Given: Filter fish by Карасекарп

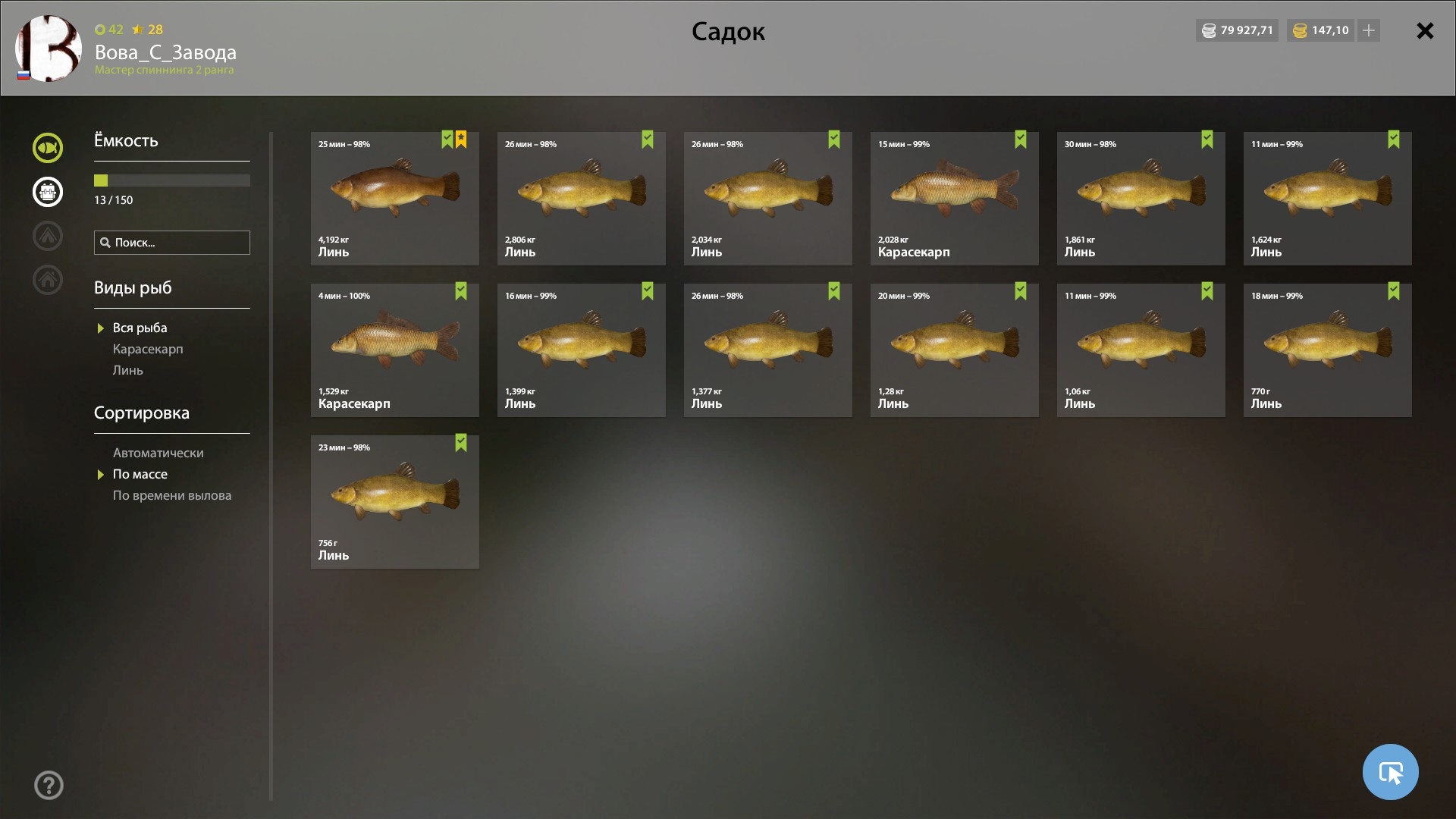Looking at the screenshot, I should 148,349.
